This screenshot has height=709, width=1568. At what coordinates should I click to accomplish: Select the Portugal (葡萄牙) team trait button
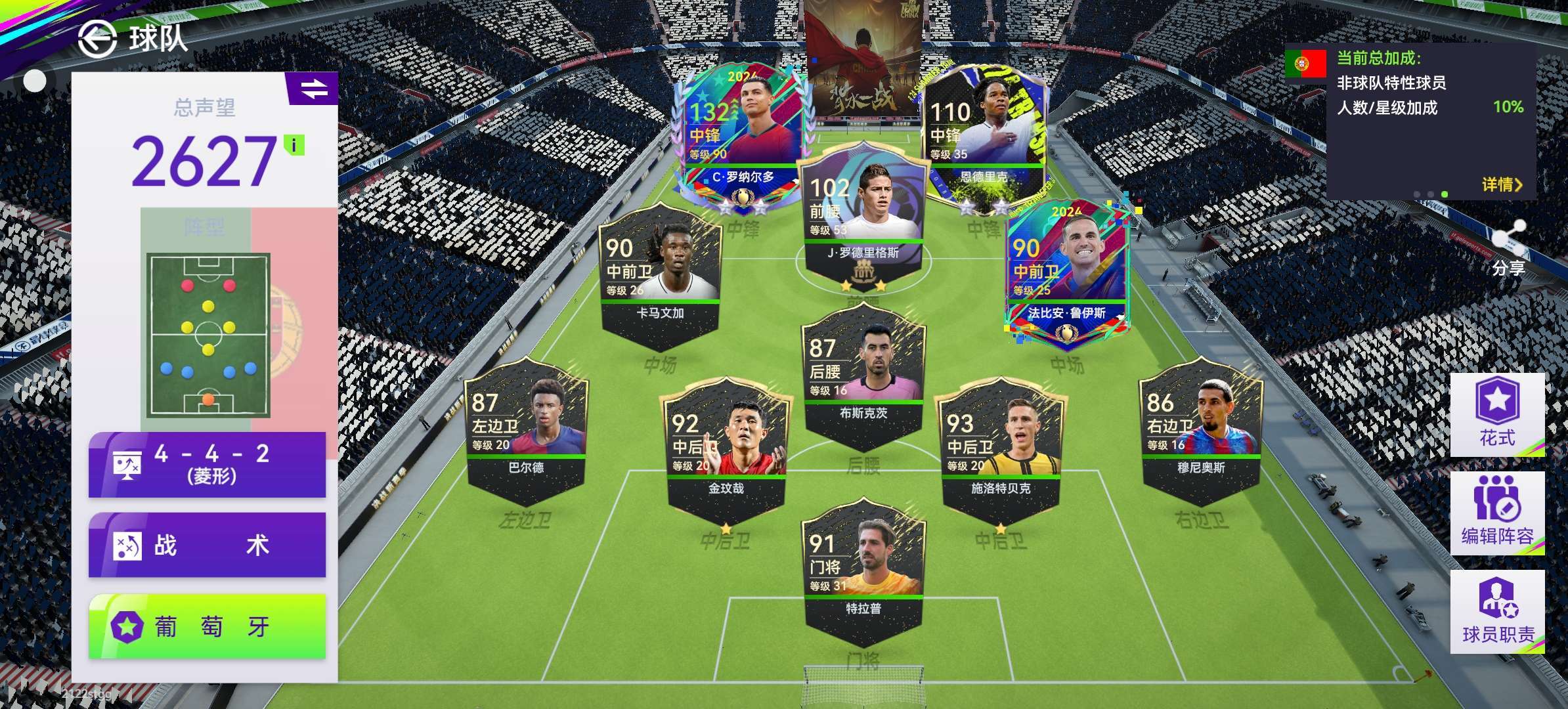pos(207,626)
